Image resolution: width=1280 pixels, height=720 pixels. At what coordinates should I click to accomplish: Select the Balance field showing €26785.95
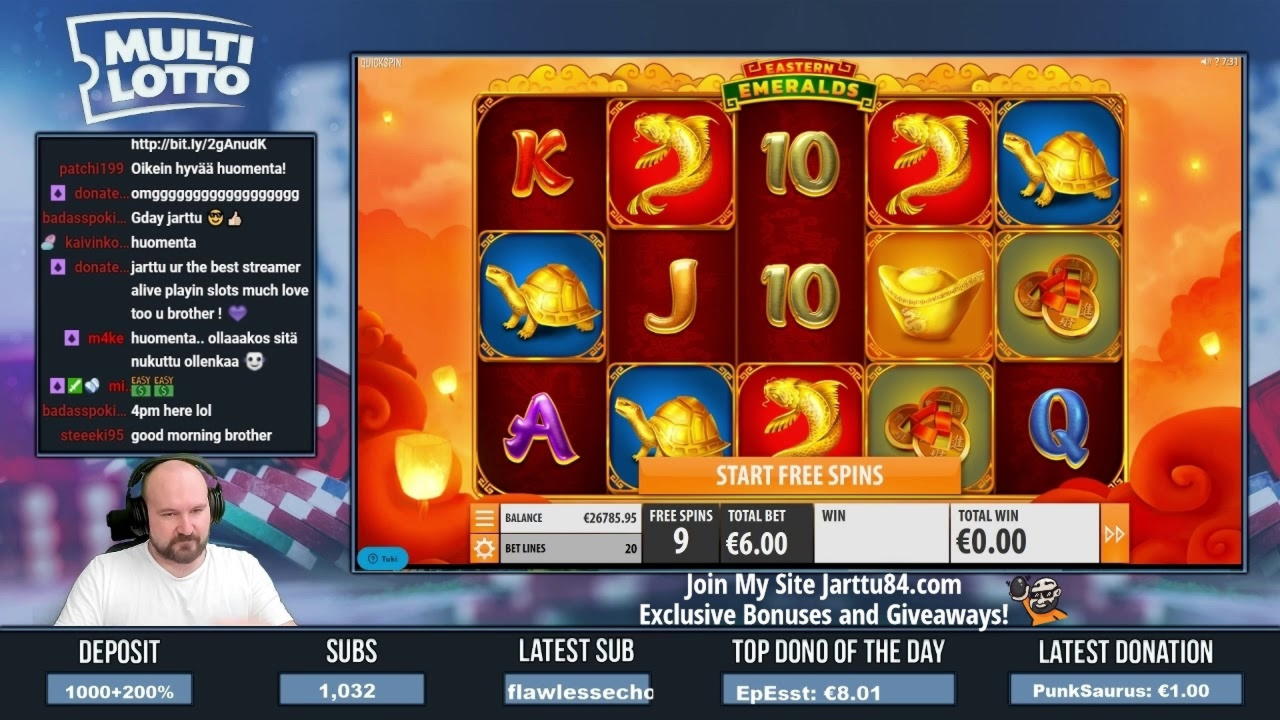coord(572,517)
